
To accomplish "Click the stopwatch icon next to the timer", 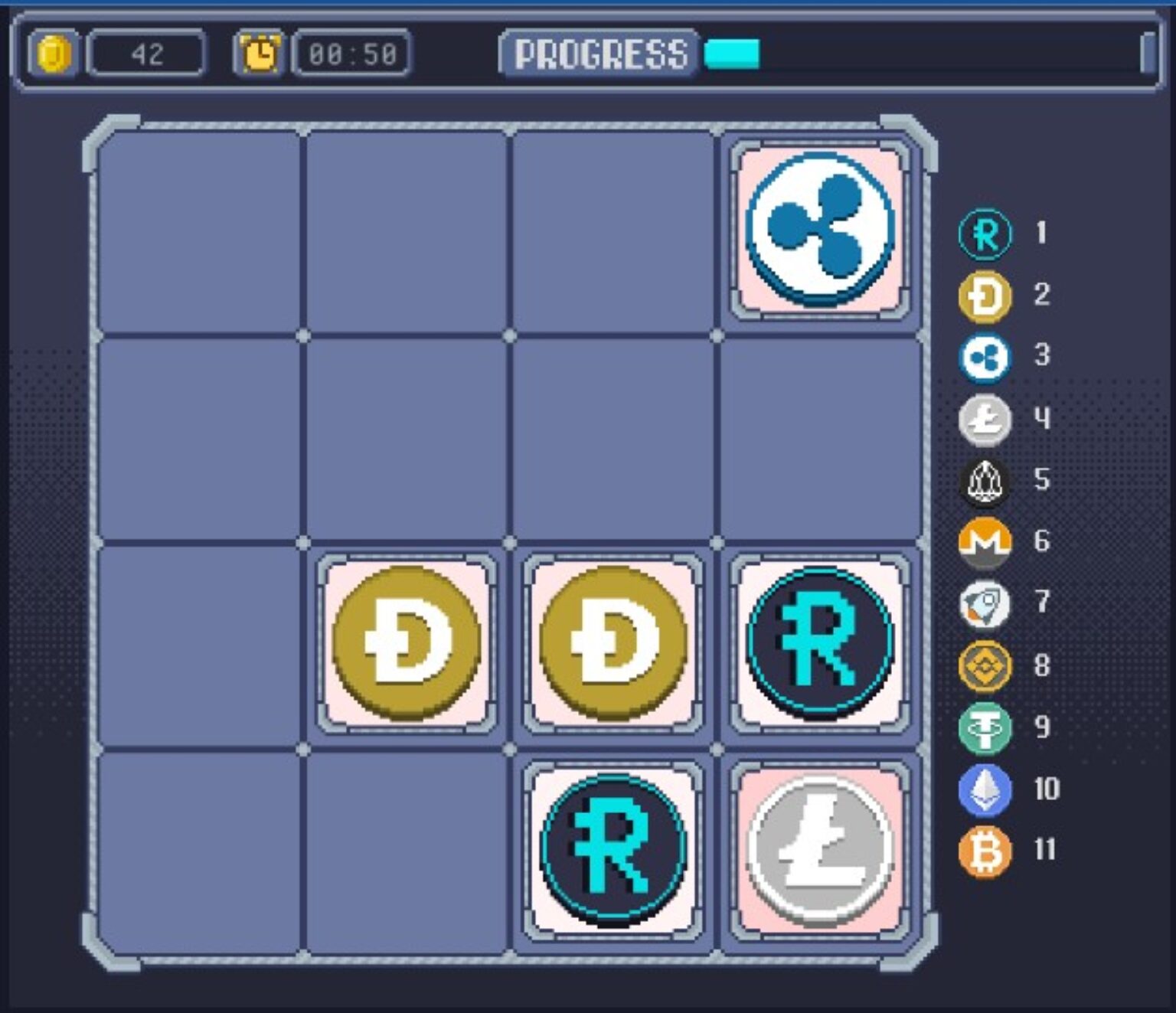I will click(x=260, y=52).
